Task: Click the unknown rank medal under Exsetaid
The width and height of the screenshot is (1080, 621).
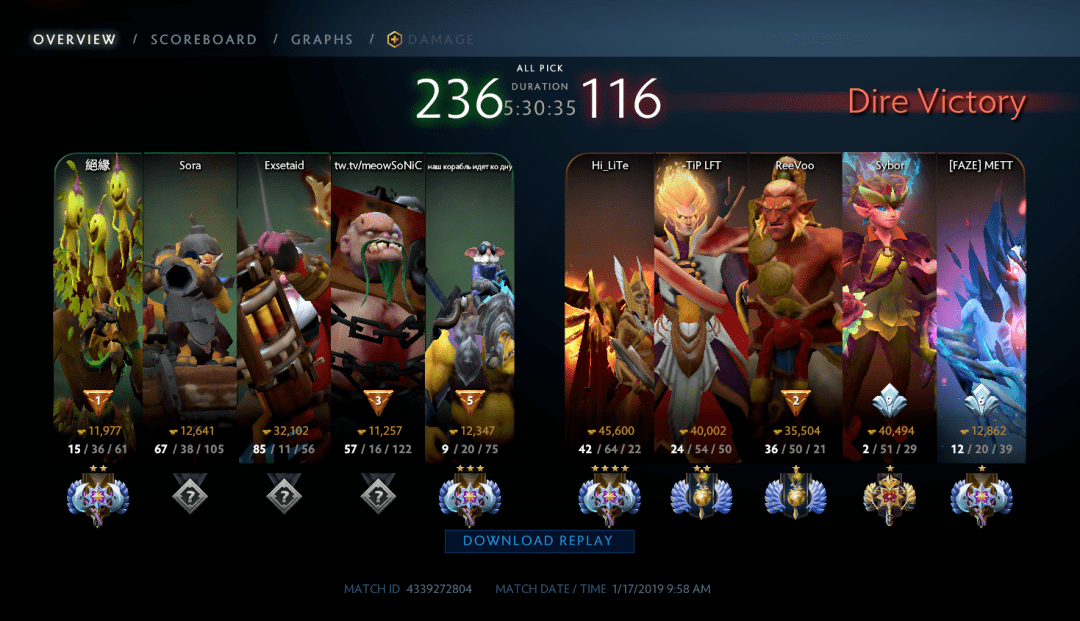Action: point(284,496)
